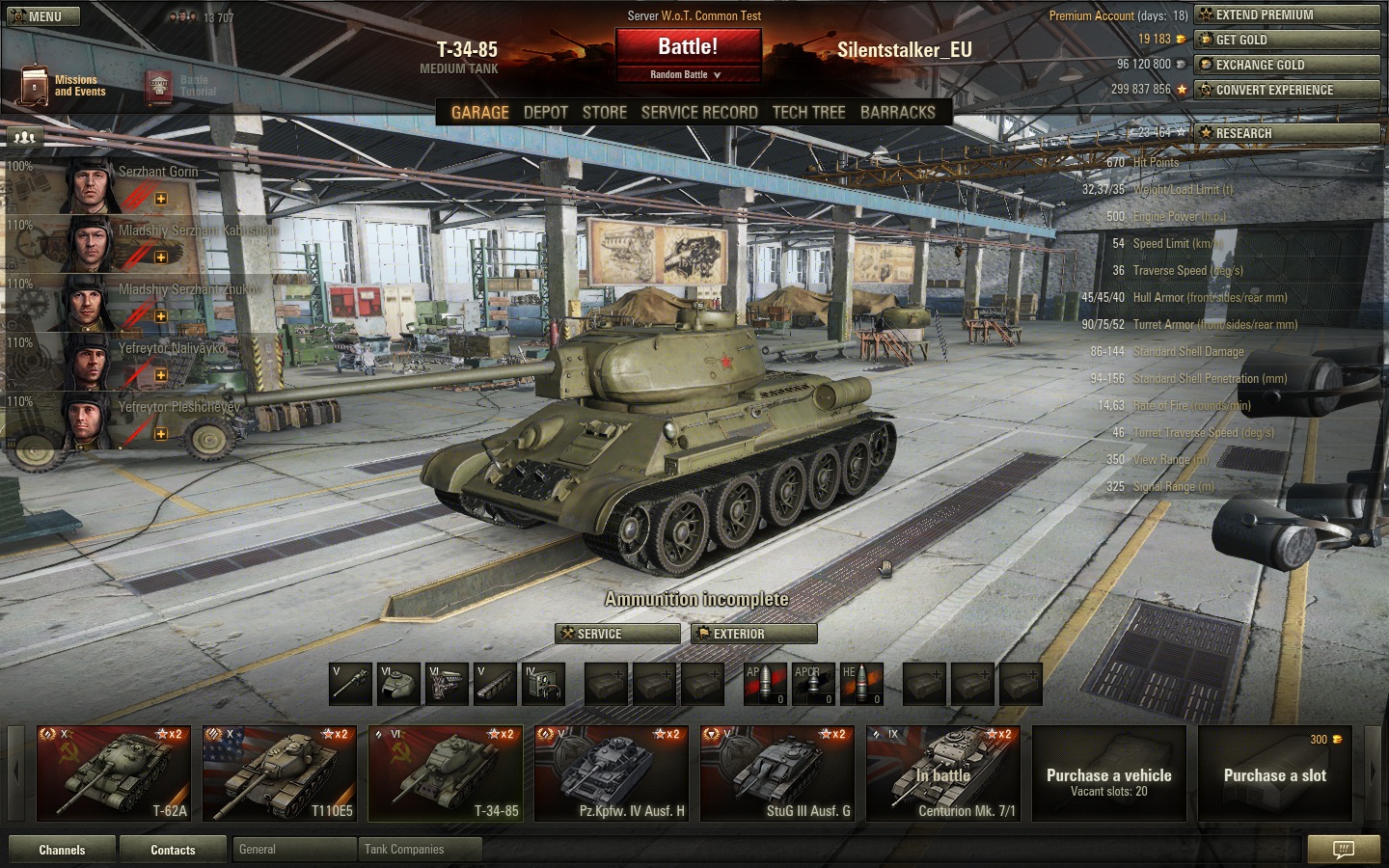1389x868 pixels.
Task: Open Research for the T-34-85
Action: tap(1287, 133)
